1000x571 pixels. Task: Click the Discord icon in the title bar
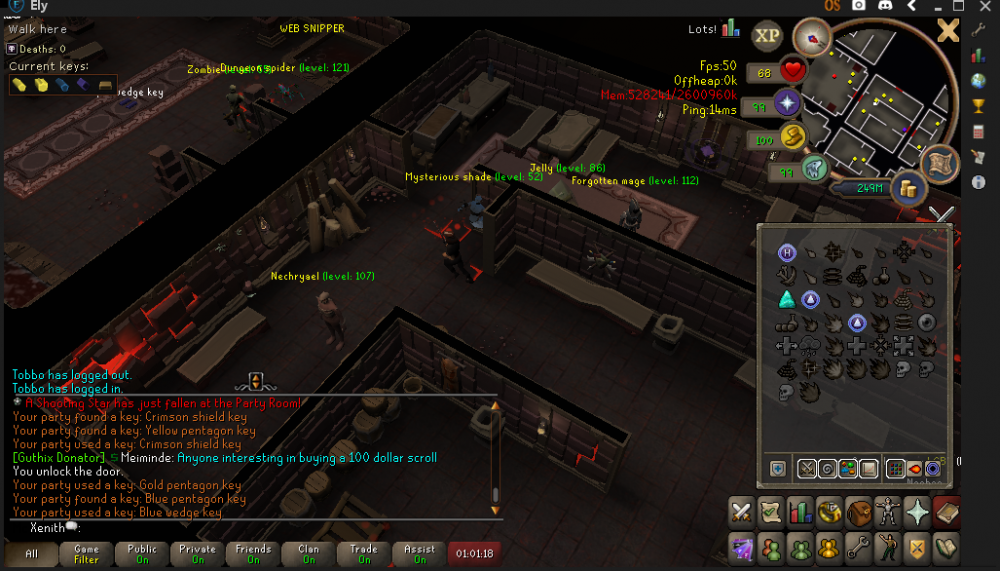885,7
